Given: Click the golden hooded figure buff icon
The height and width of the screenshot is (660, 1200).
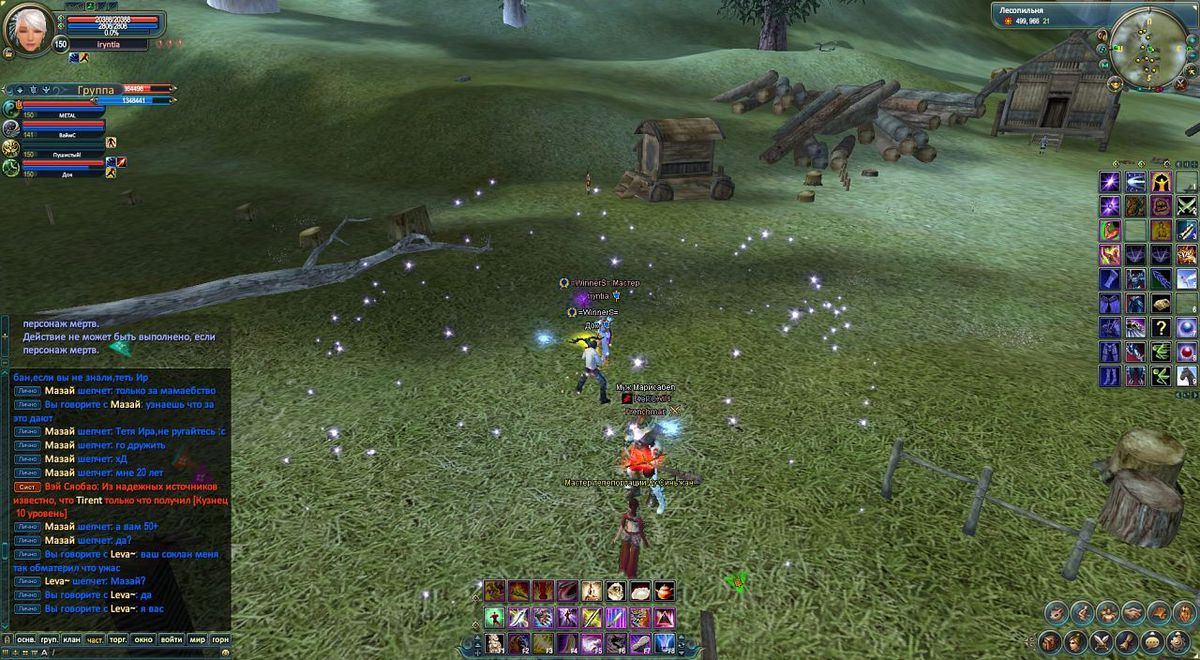Looking at the screenshot, I should click(1161, 182).
